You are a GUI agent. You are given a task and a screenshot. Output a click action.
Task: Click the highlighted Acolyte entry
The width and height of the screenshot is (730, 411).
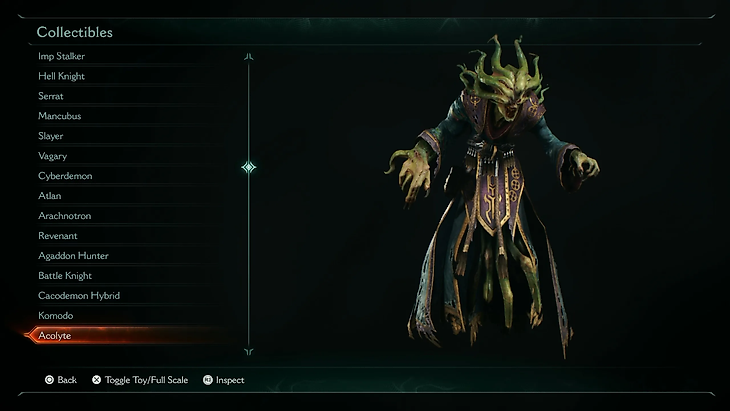tap(55, 336)
